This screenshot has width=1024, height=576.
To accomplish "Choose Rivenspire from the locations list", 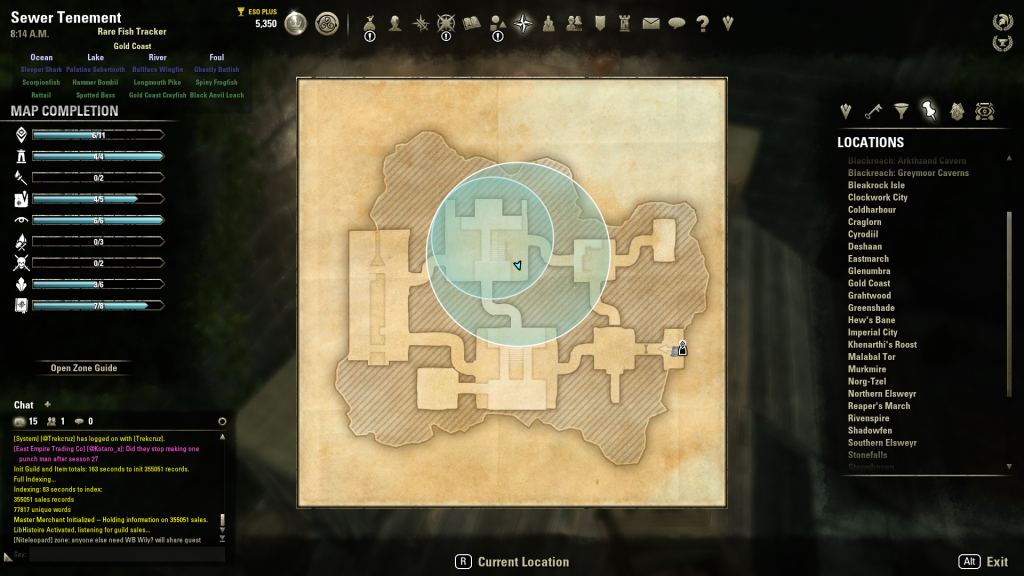I will (869, 418).
